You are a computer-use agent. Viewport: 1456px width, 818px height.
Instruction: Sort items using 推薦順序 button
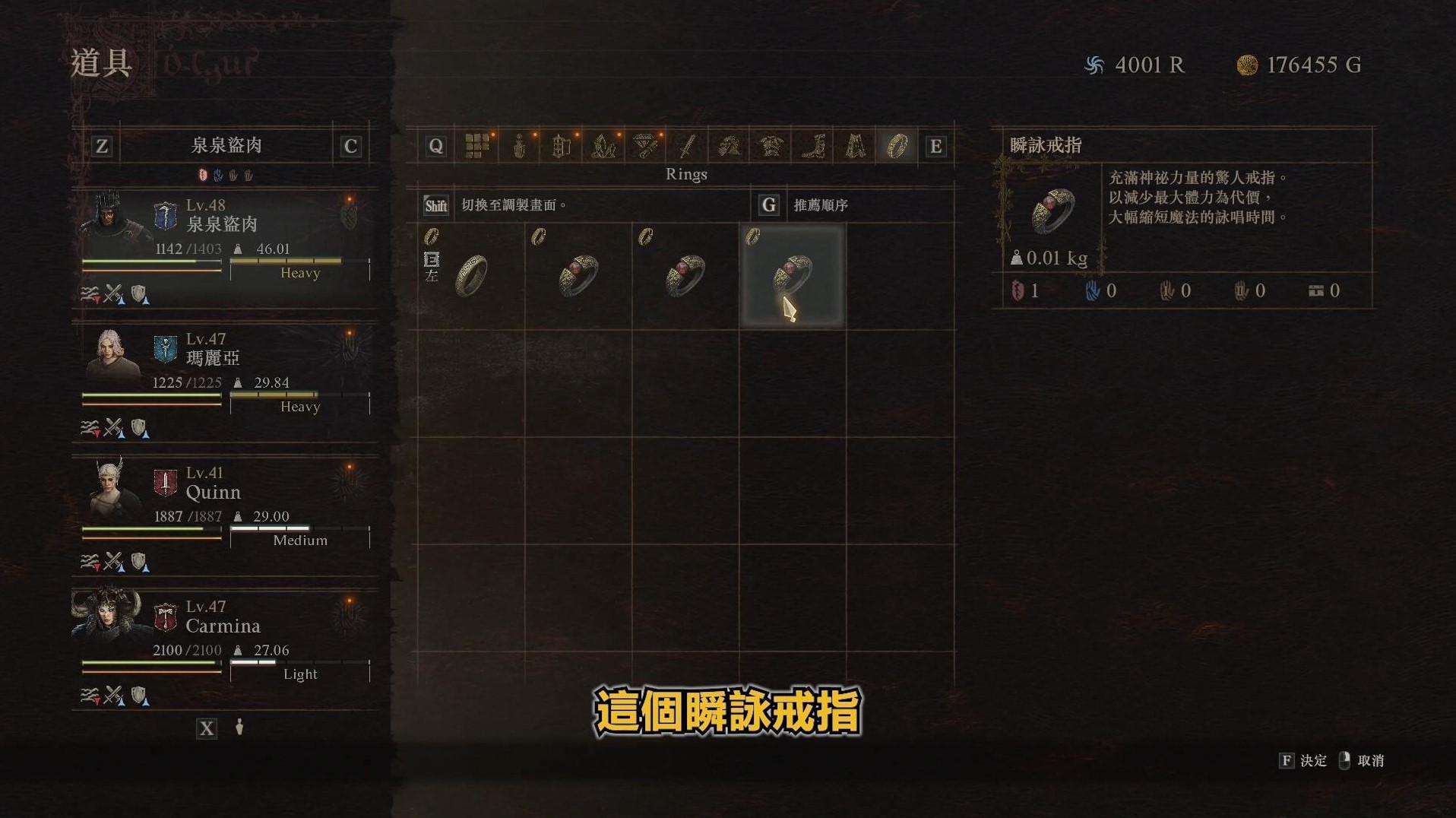[x=818, y=204]
